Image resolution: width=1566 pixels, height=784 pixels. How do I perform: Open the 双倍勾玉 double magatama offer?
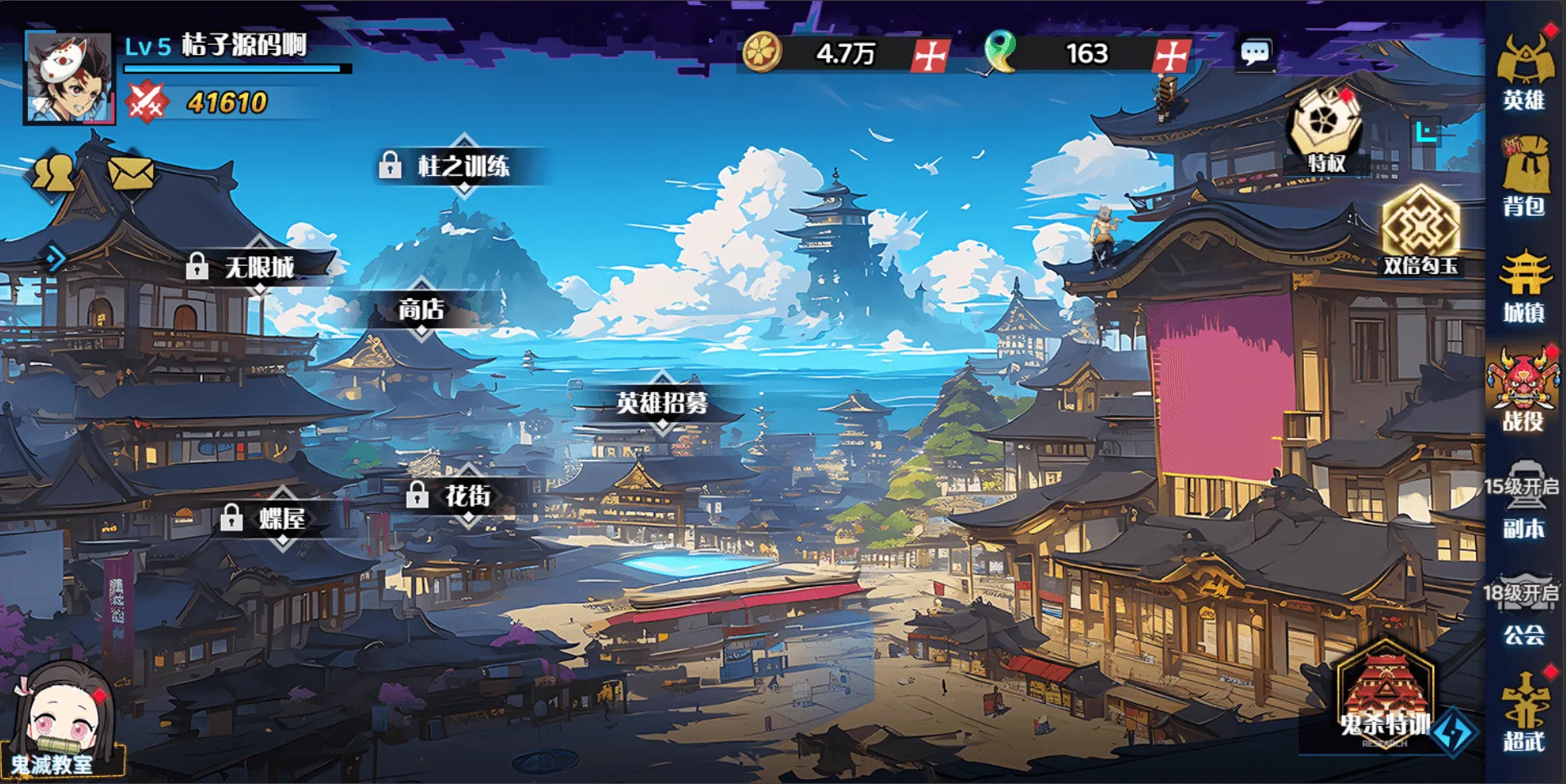click(1420, 231)
